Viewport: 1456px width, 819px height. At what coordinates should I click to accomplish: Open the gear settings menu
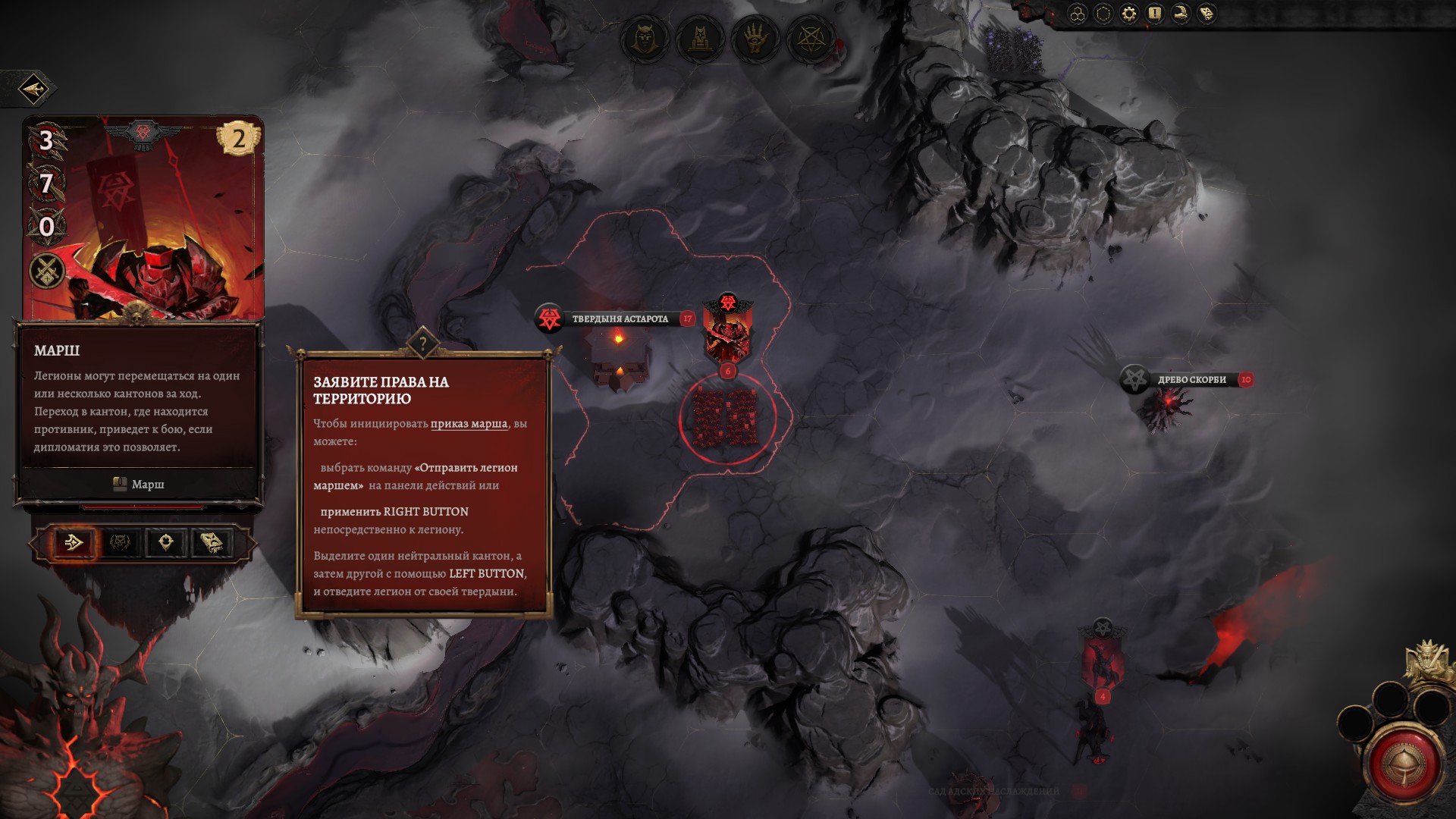click(1129, 14)
